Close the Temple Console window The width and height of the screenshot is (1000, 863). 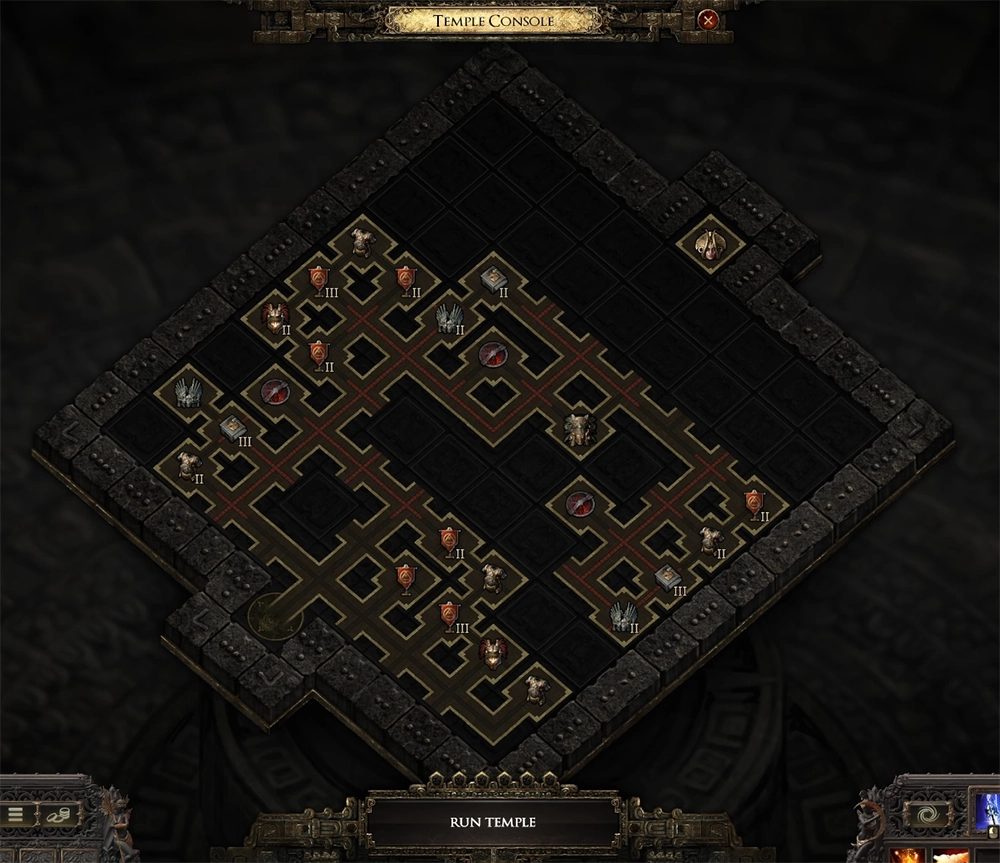[x=708, y=20]
